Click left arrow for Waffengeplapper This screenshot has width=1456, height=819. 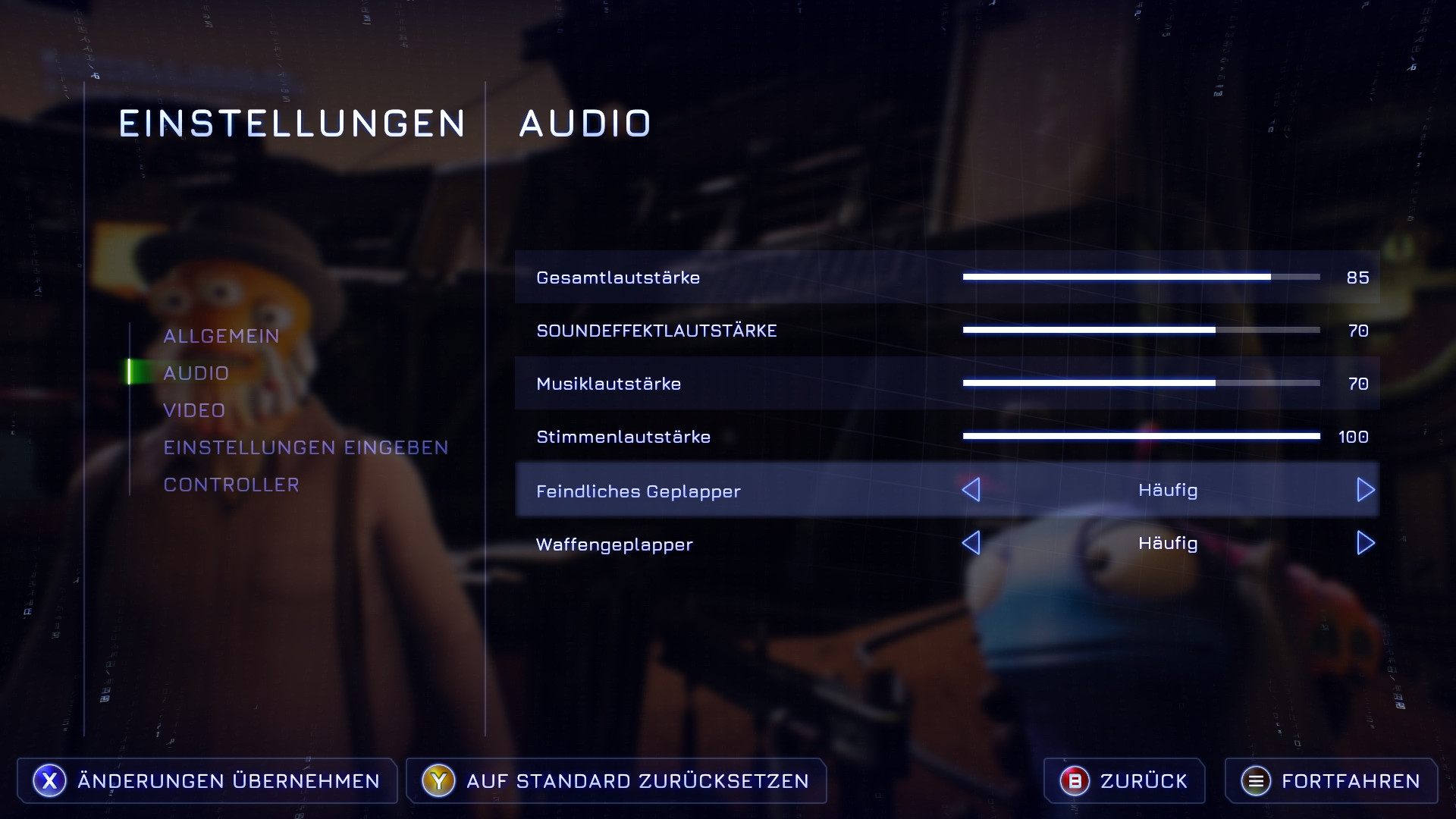pos(971,543)
